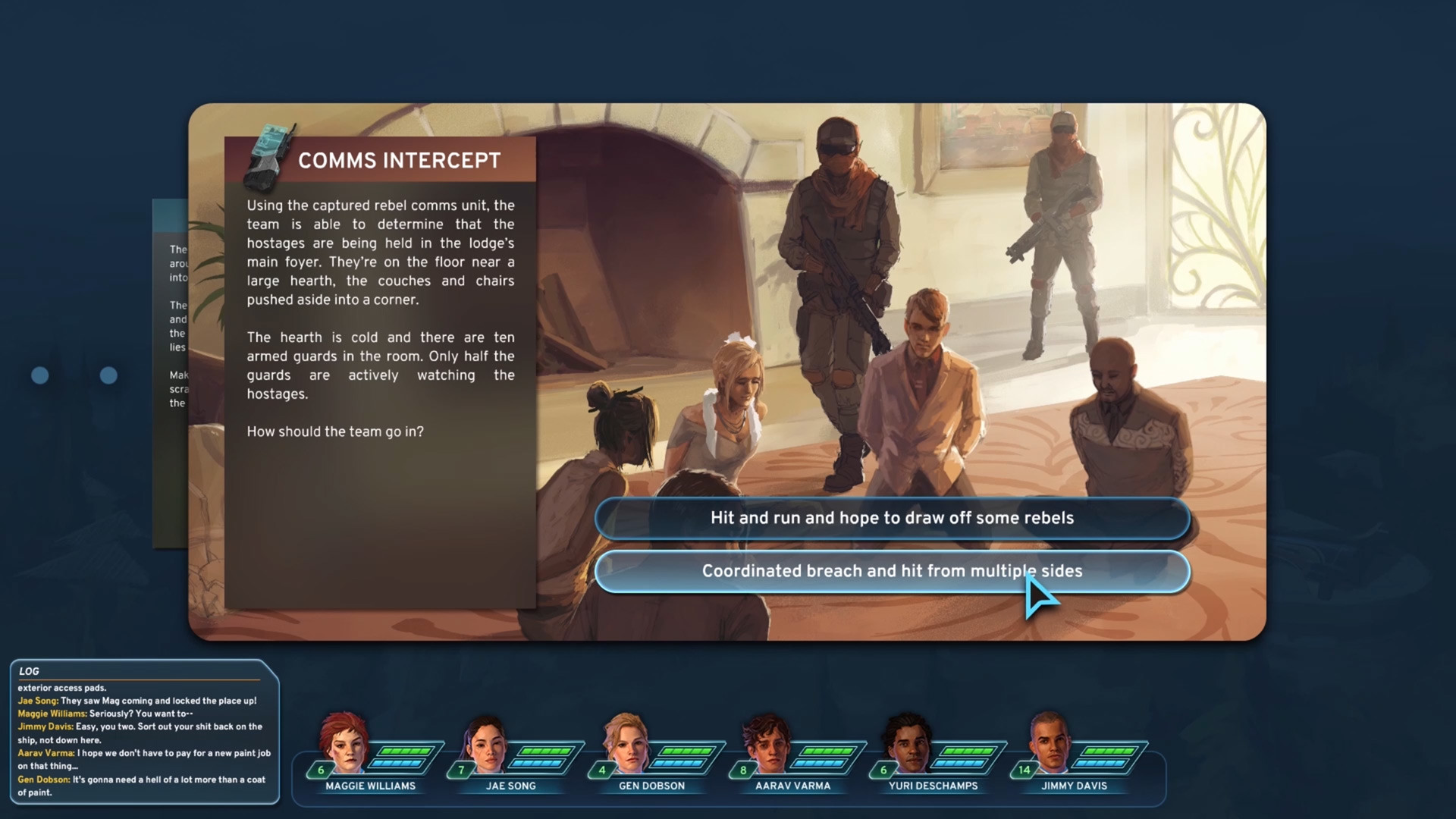Image resolution: width=1456 pixels, height=819 pixels.
Task: Click the left page indicator dot
Action: click(40, 375)
